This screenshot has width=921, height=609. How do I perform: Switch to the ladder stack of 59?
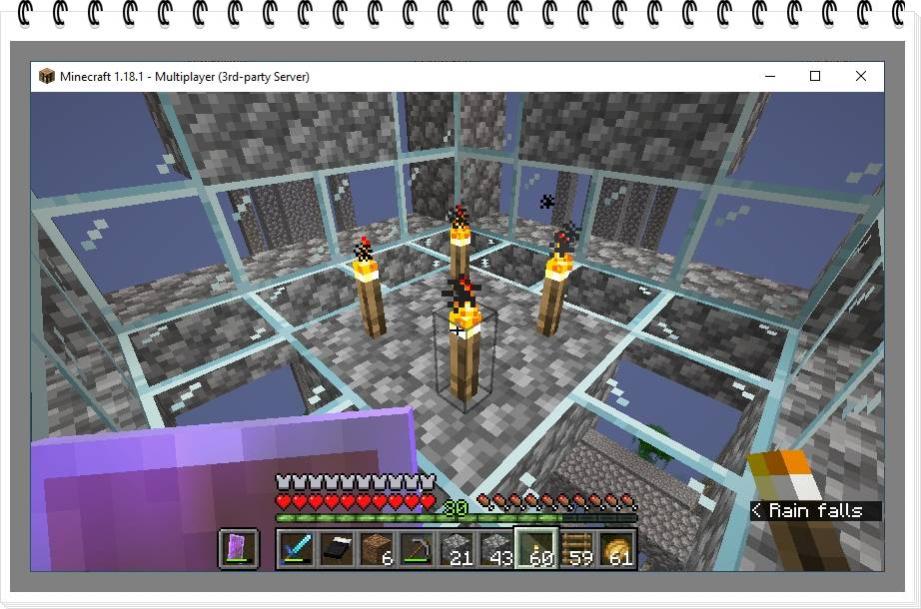click(576, 549)
